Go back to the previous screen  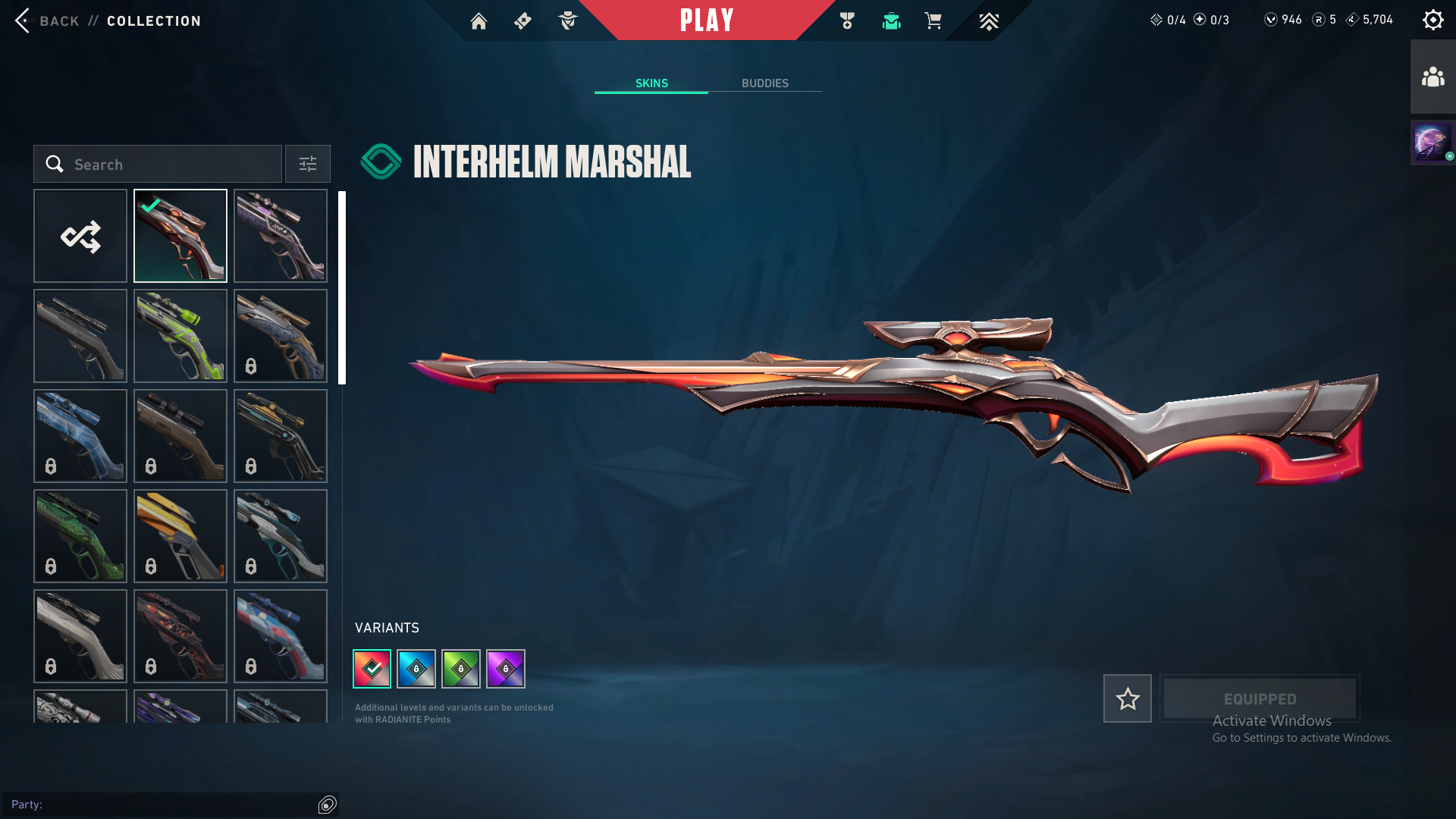tap(45, 20)
